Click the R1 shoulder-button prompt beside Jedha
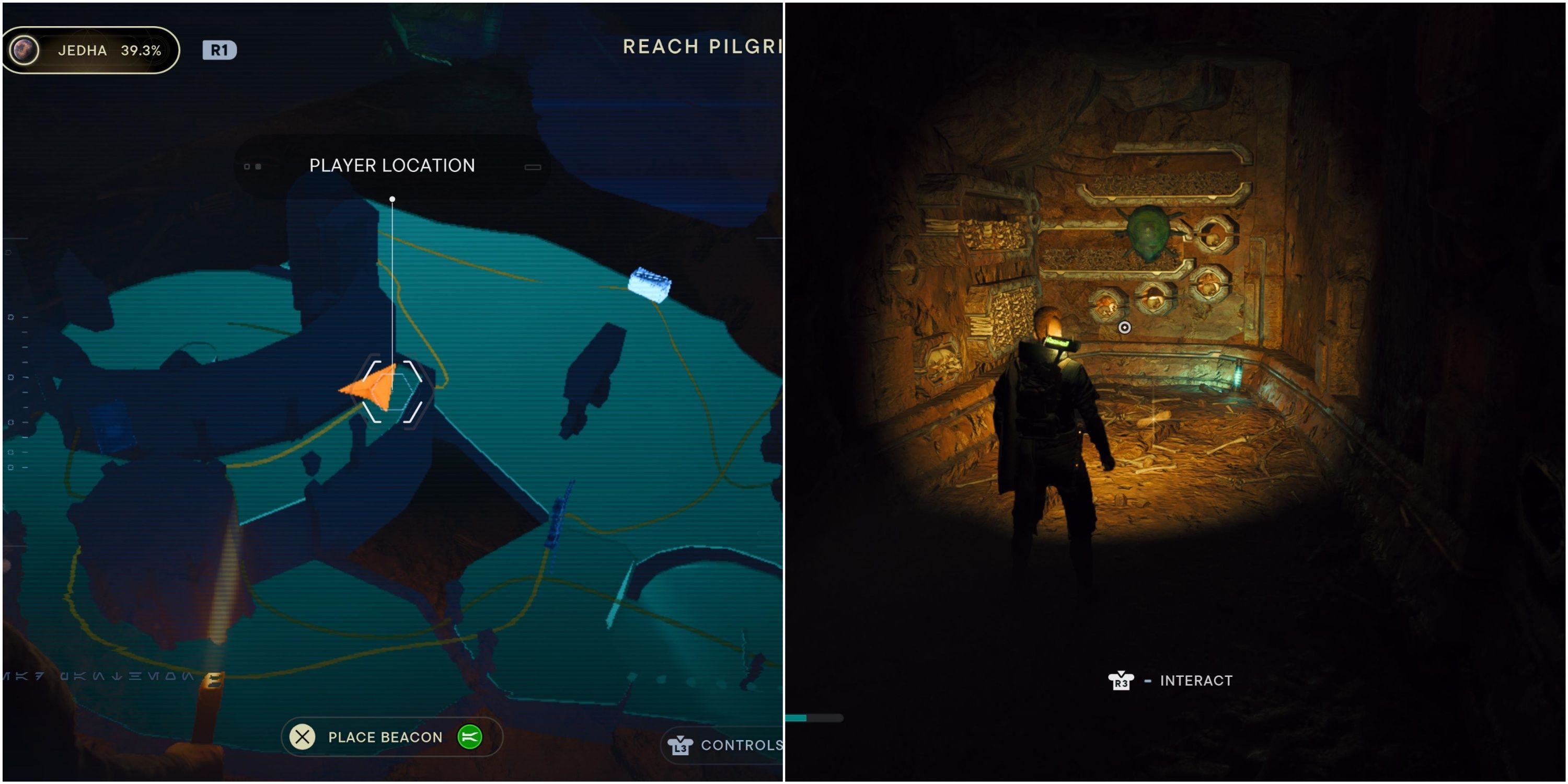Image resolution: width=1568 pixels, height=784 pixels. (x=218, y=51)
